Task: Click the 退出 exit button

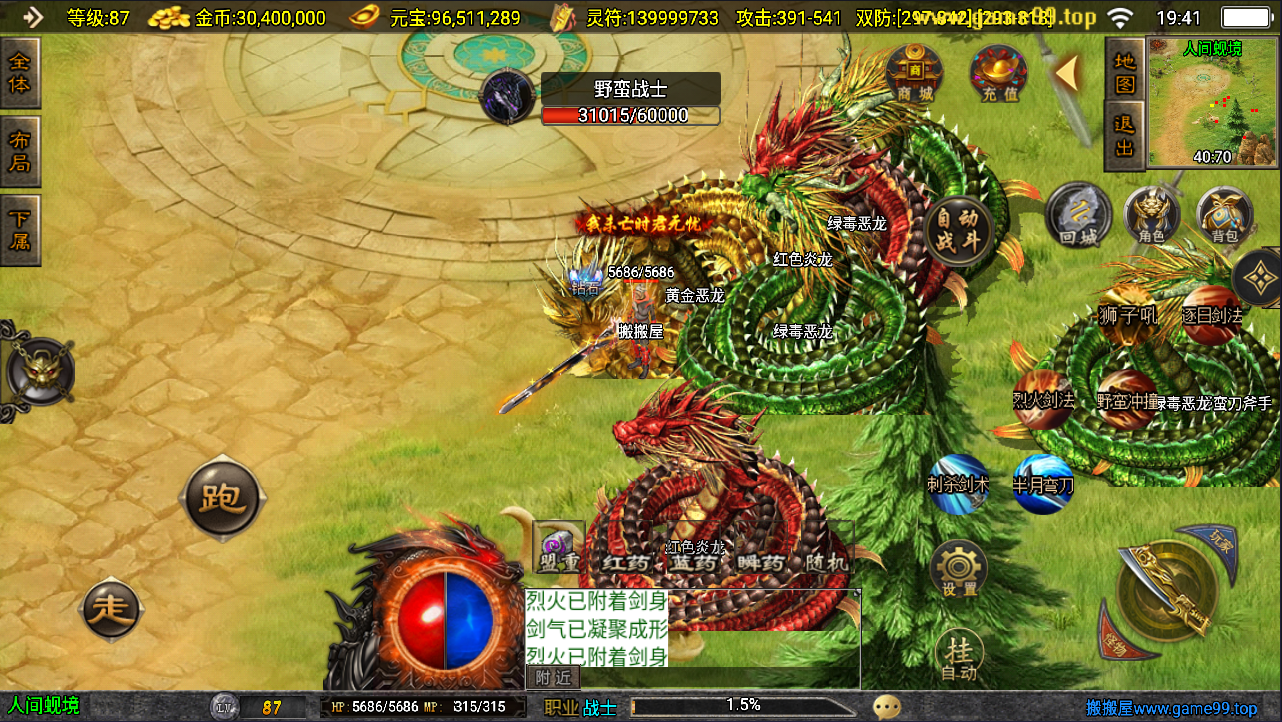Action: pyautogui.click(x=1125, y=136)
